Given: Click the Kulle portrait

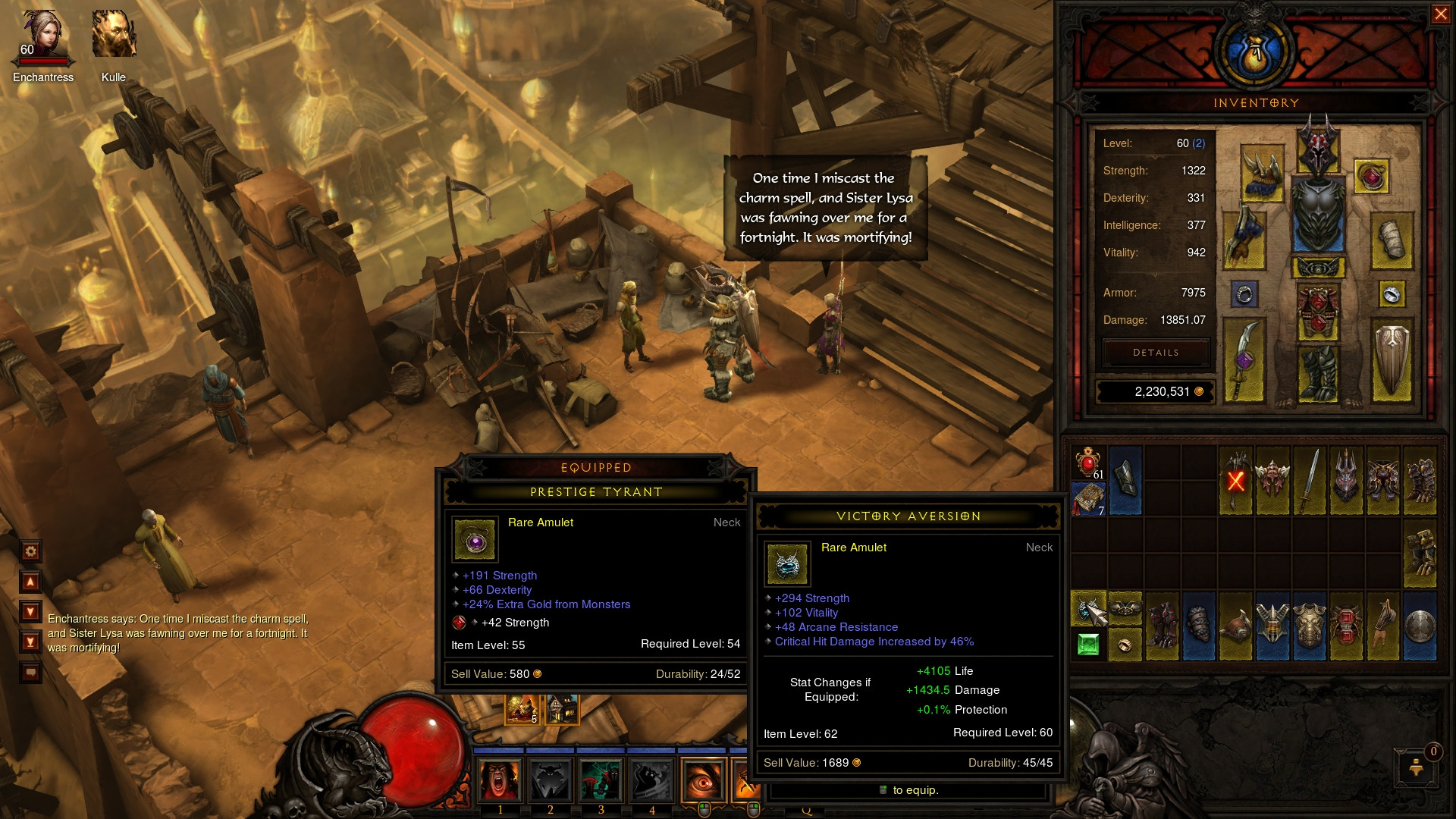Looking at the screenshot, I should (114, 34).
